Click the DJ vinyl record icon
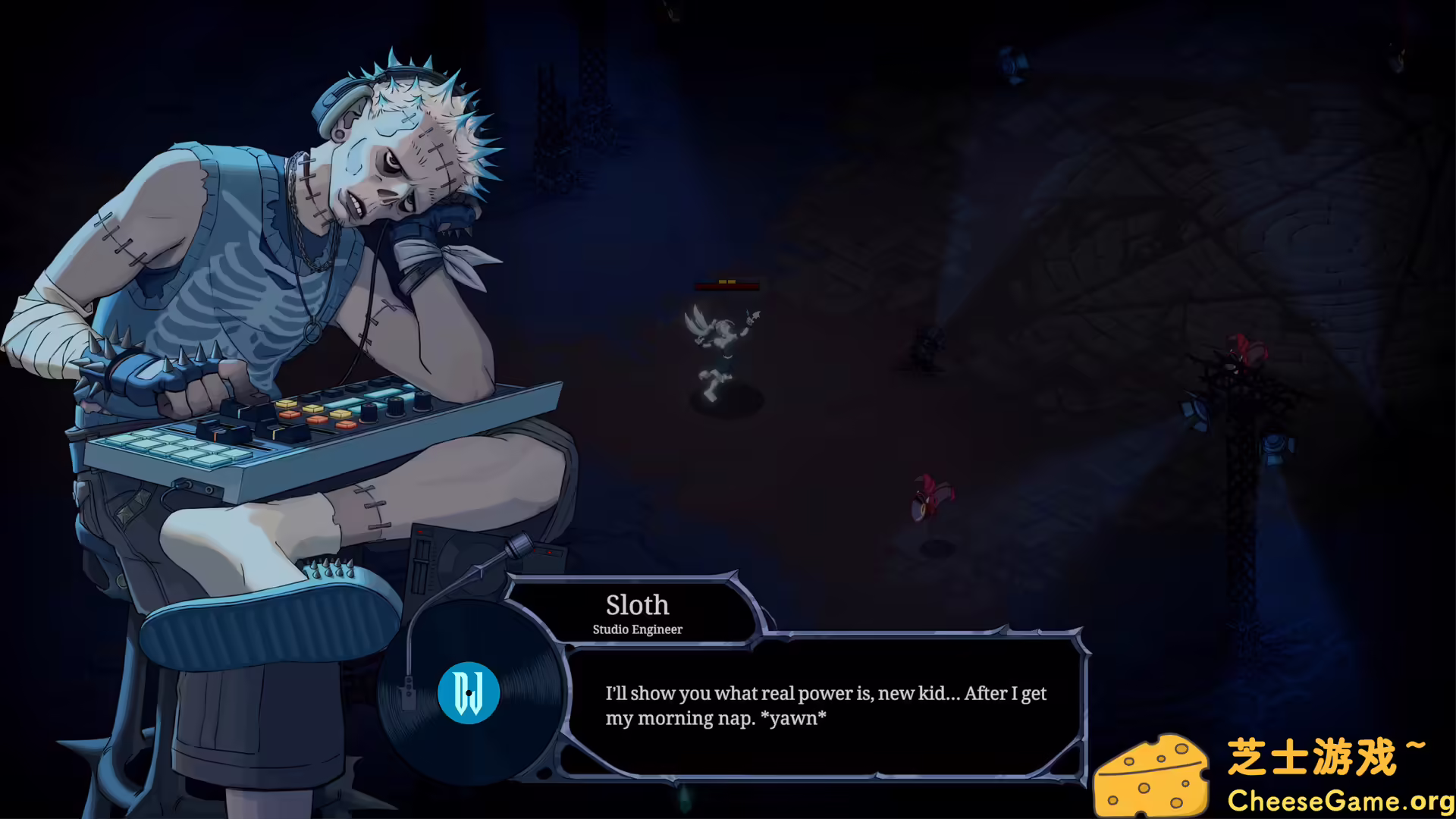 (468, 692)
